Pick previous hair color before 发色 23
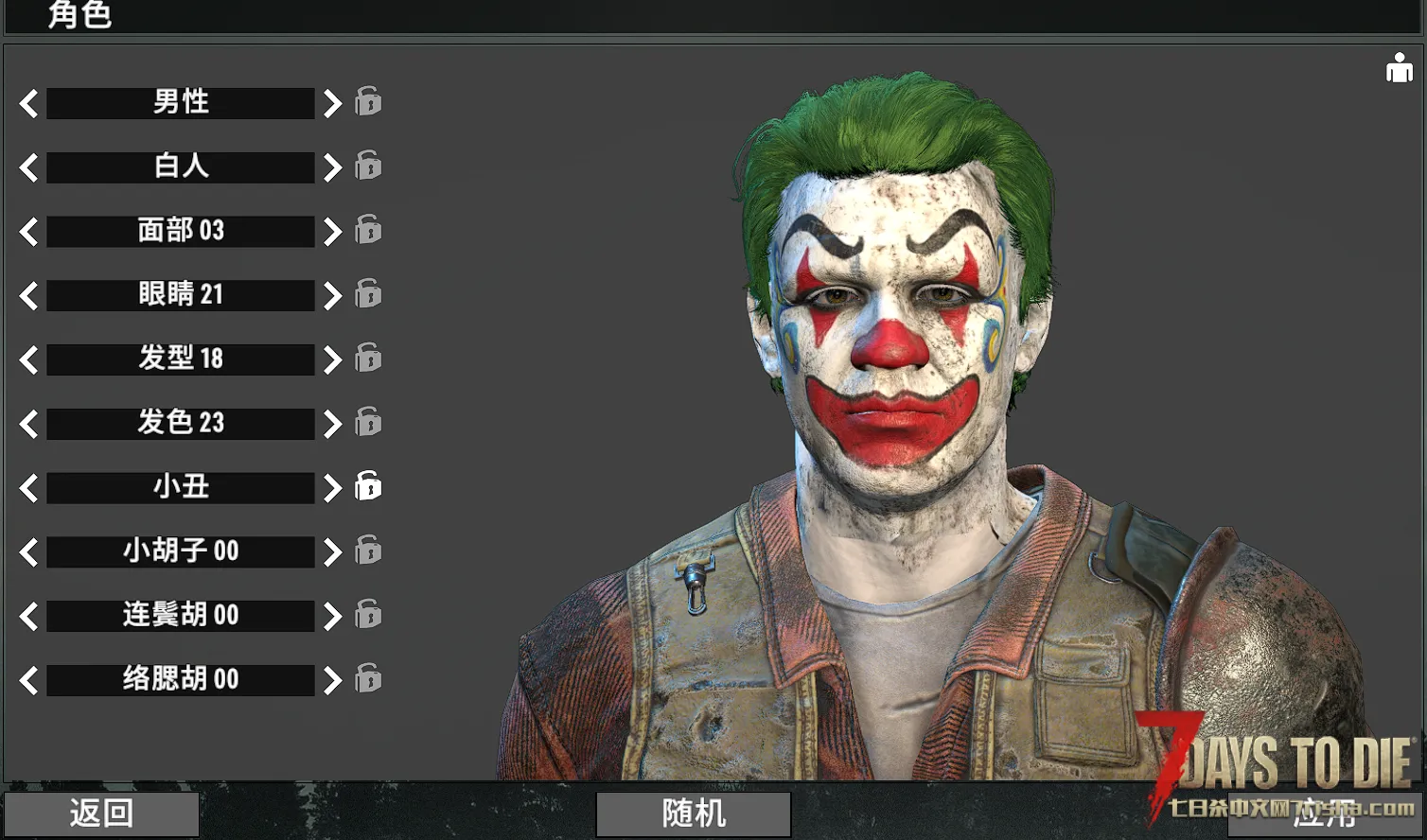 (x=29, y=424)
